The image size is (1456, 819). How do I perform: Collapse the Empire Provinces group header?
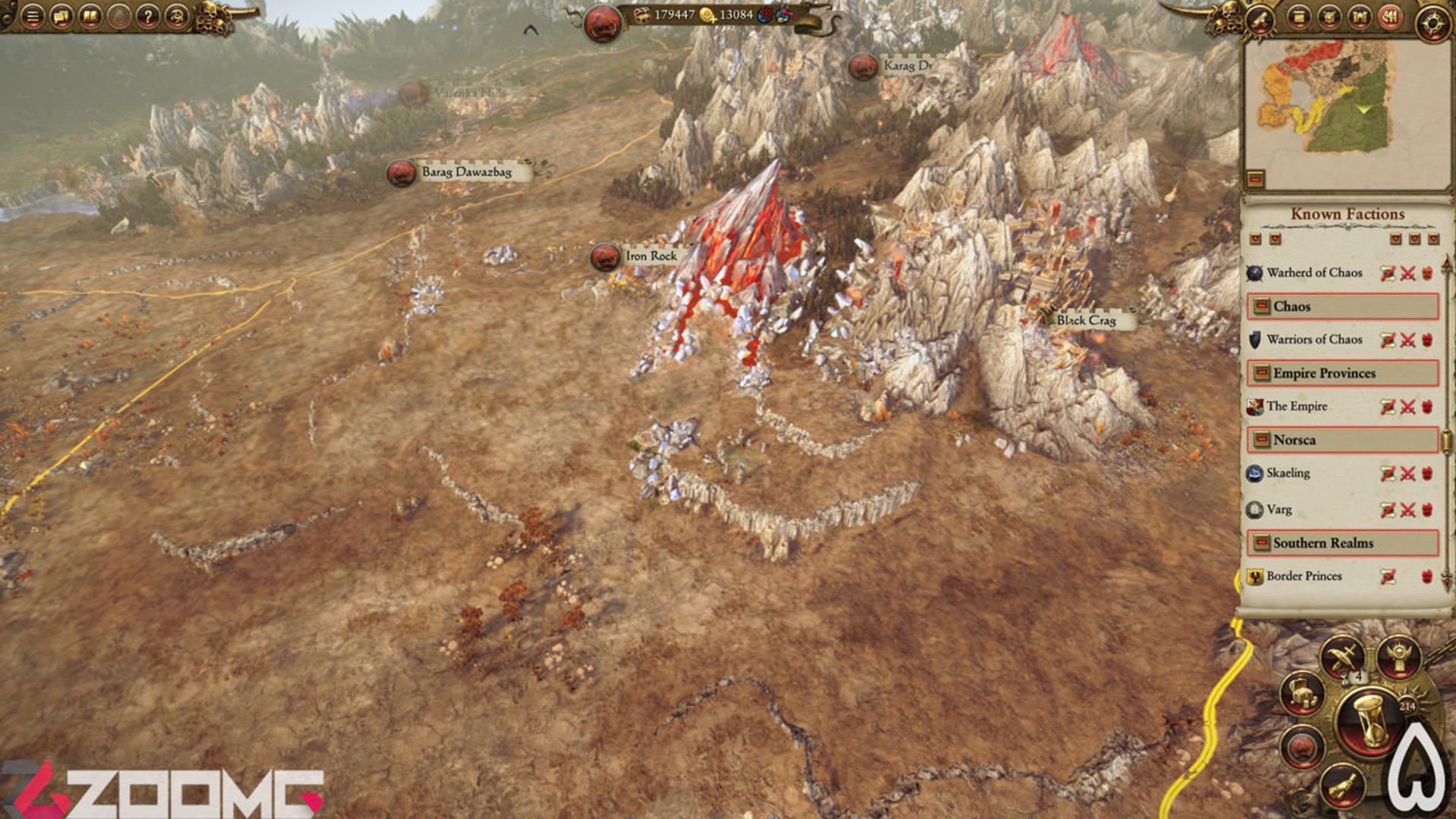(1262, 373)
